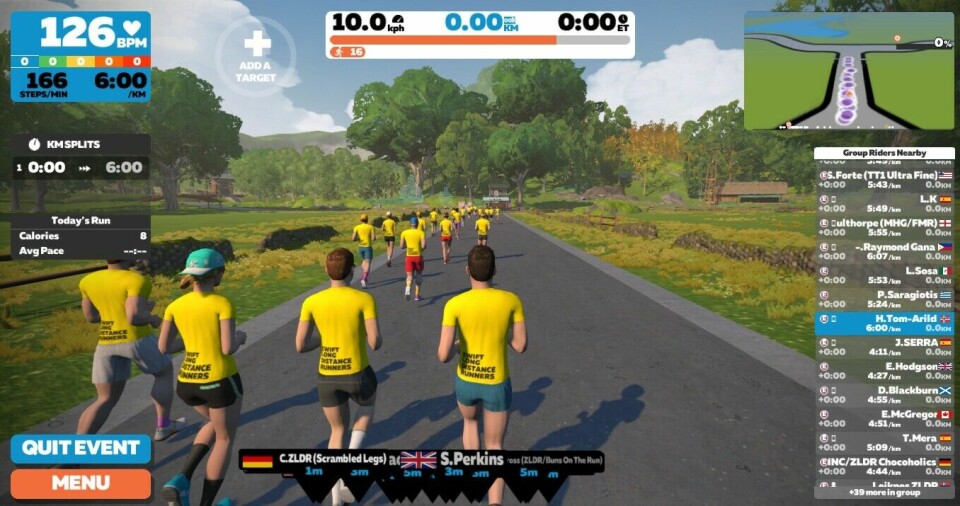
Task: Choose T.Mera in nearby riders
Action: click(884, 443)
